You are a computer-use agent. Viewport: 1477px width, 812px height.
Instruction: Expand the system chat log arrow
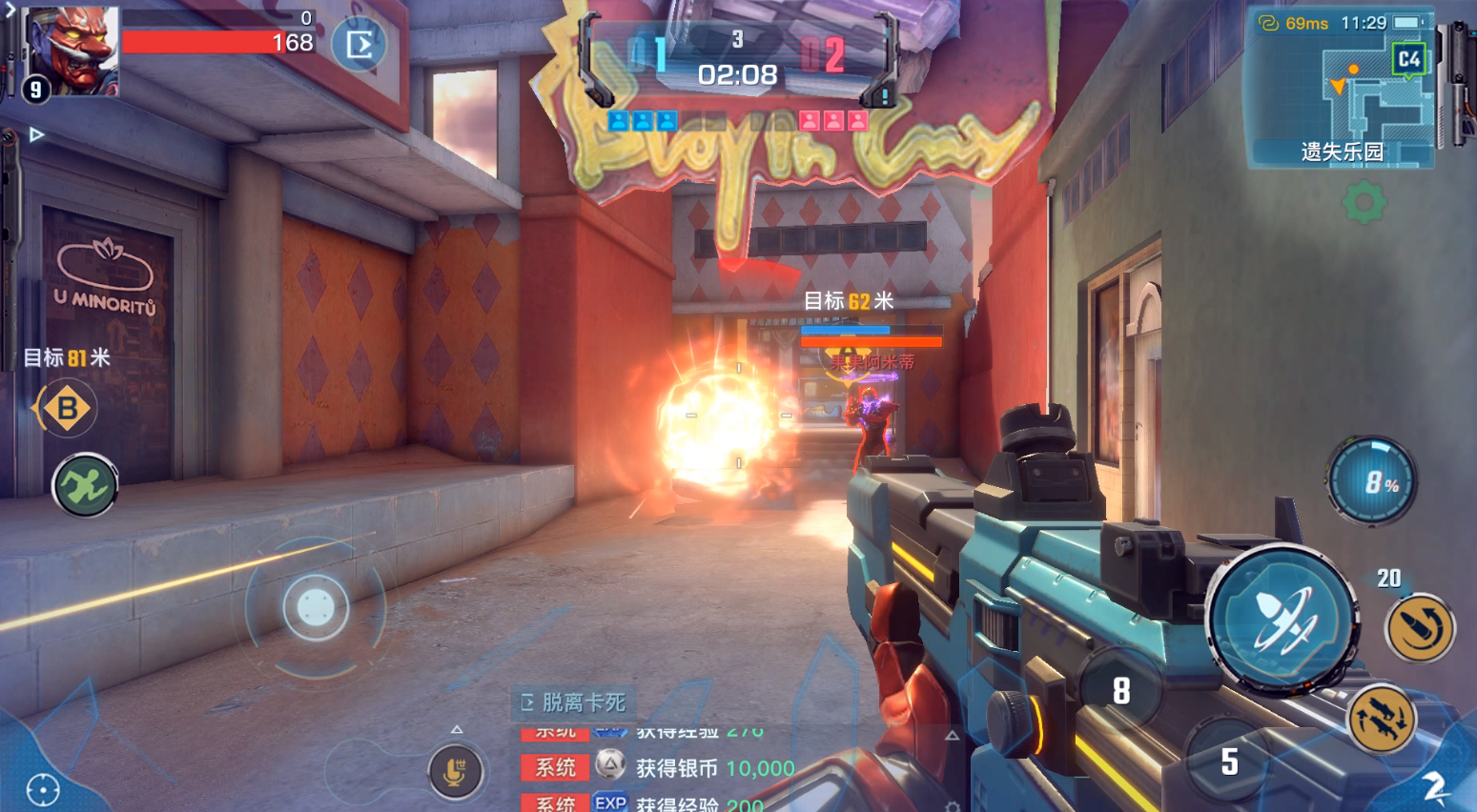pos(952,736)
